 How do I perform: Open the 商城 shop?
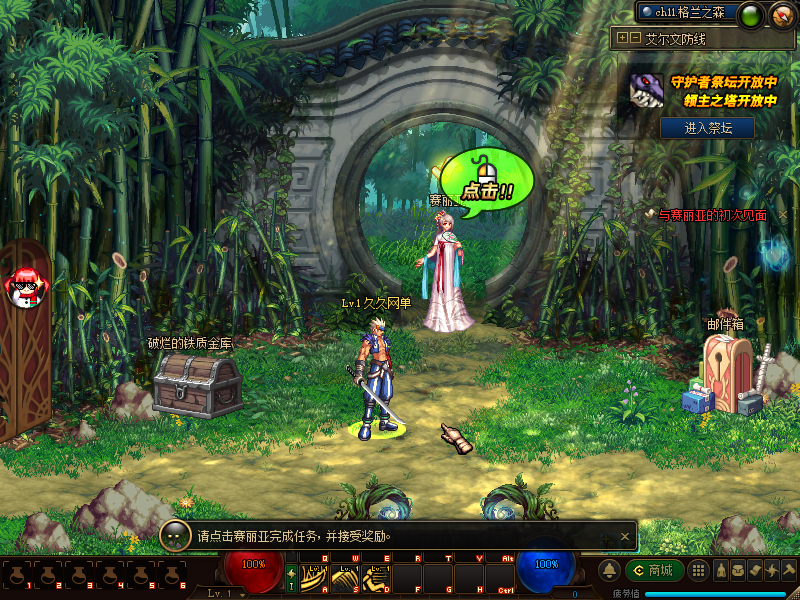pos(654,570)
